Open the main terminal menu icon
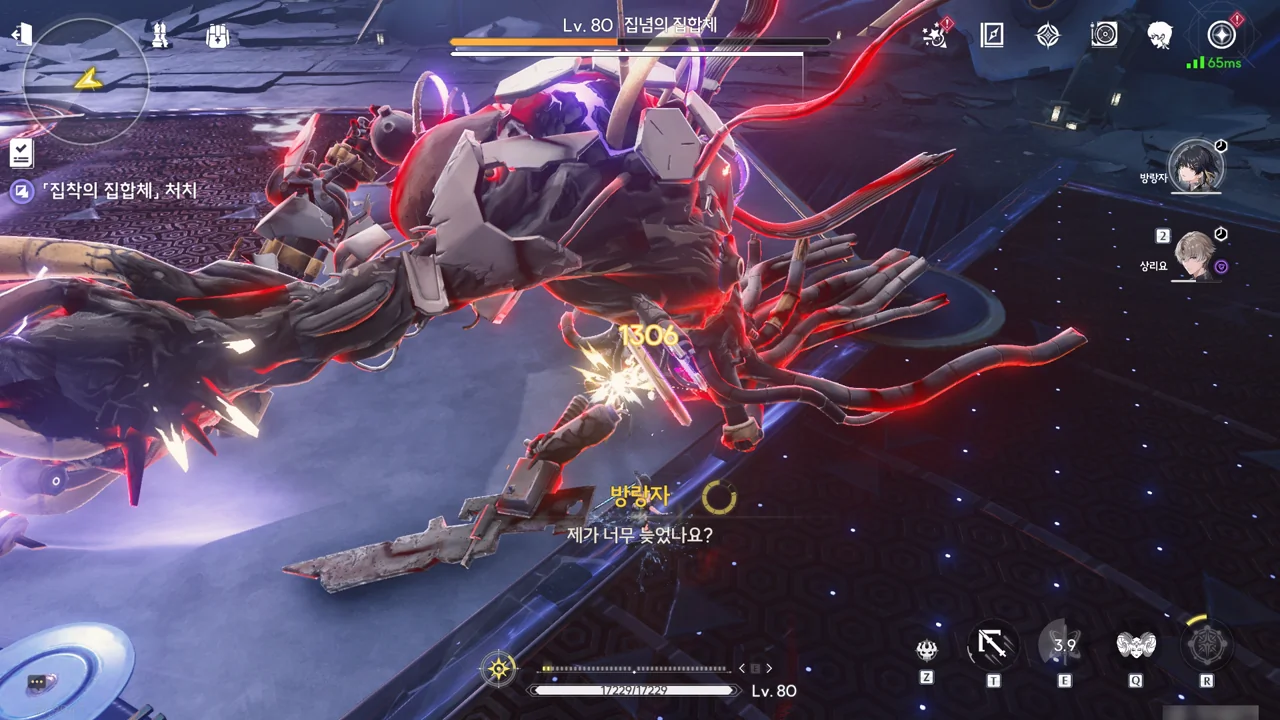 click(1221, 36)
